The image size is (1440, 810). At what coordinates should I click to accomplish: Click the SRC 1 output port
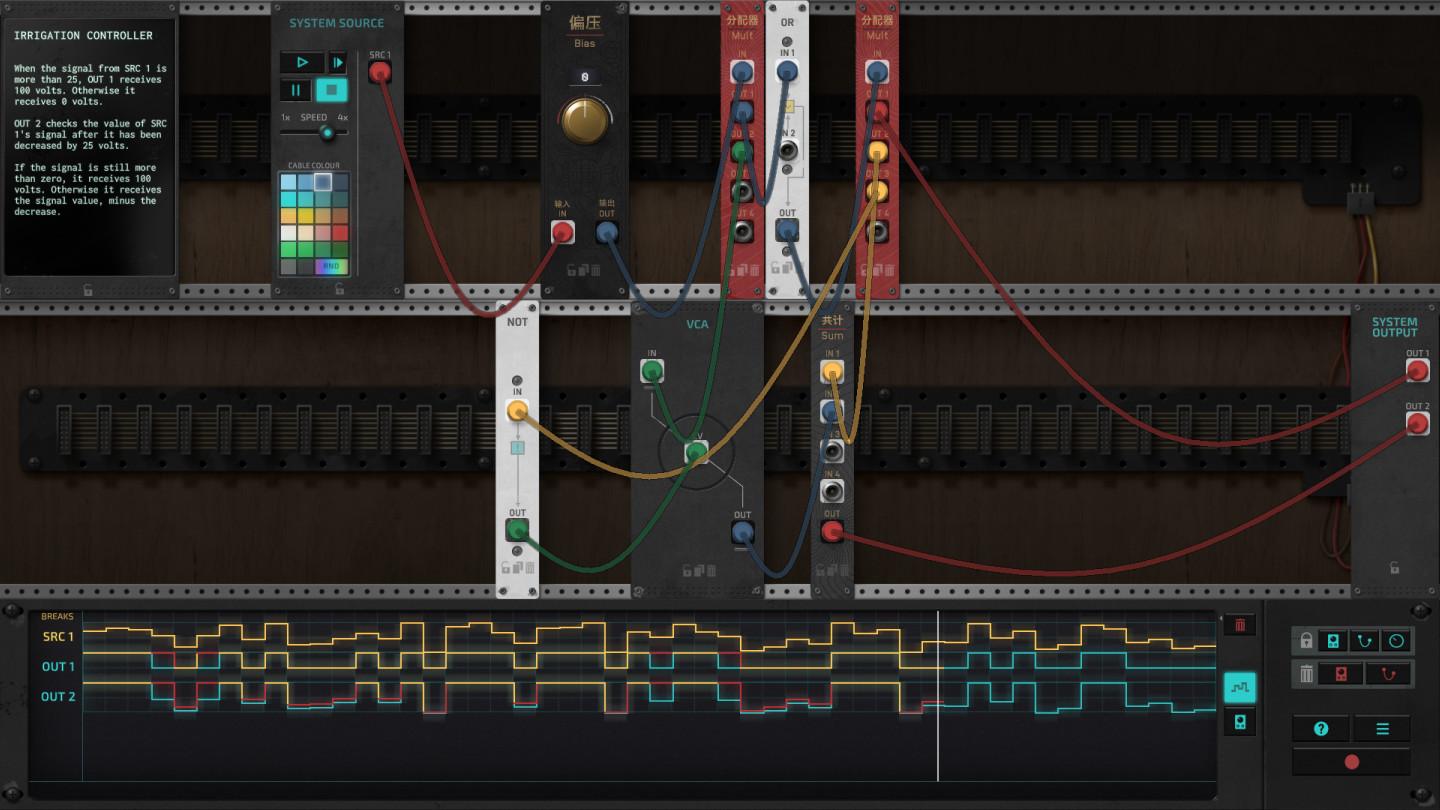(380, 70)
